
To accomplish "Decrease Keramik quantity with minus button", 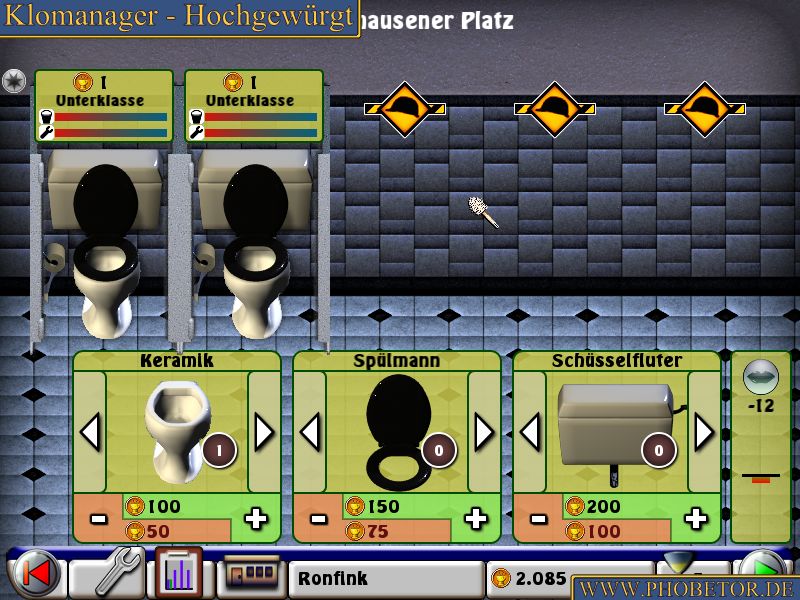I will [98, 518].
